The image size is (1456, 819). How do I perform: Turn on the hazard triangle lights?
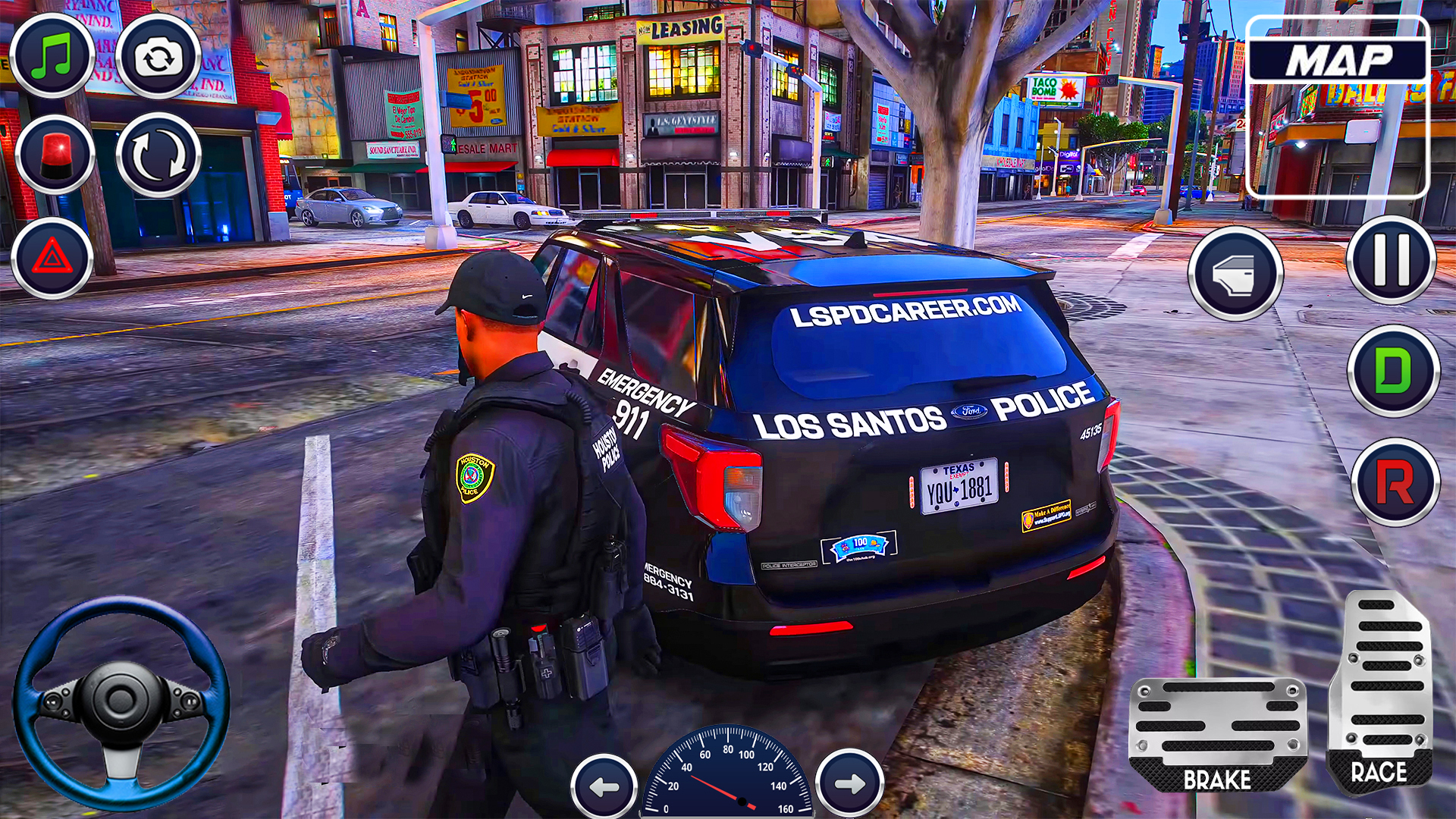52,258
